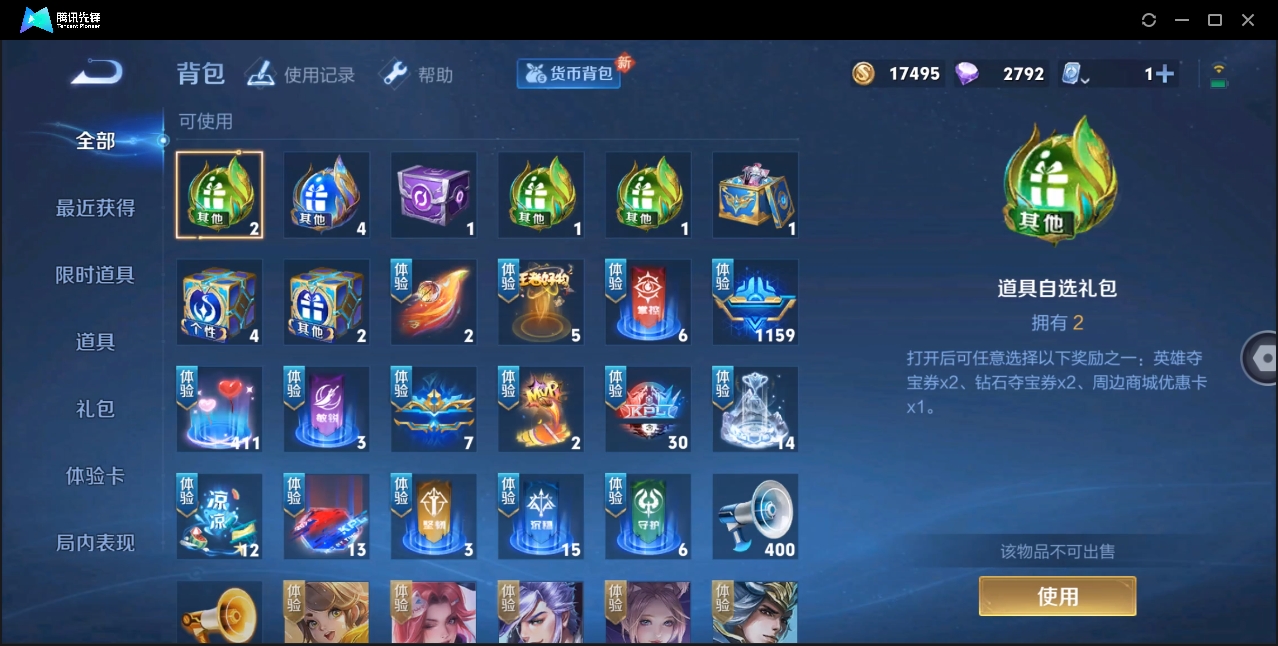This screenshot has height=646, width=1278.
Task: Select the megaphone item with 400 count
Action: (755, 516)
